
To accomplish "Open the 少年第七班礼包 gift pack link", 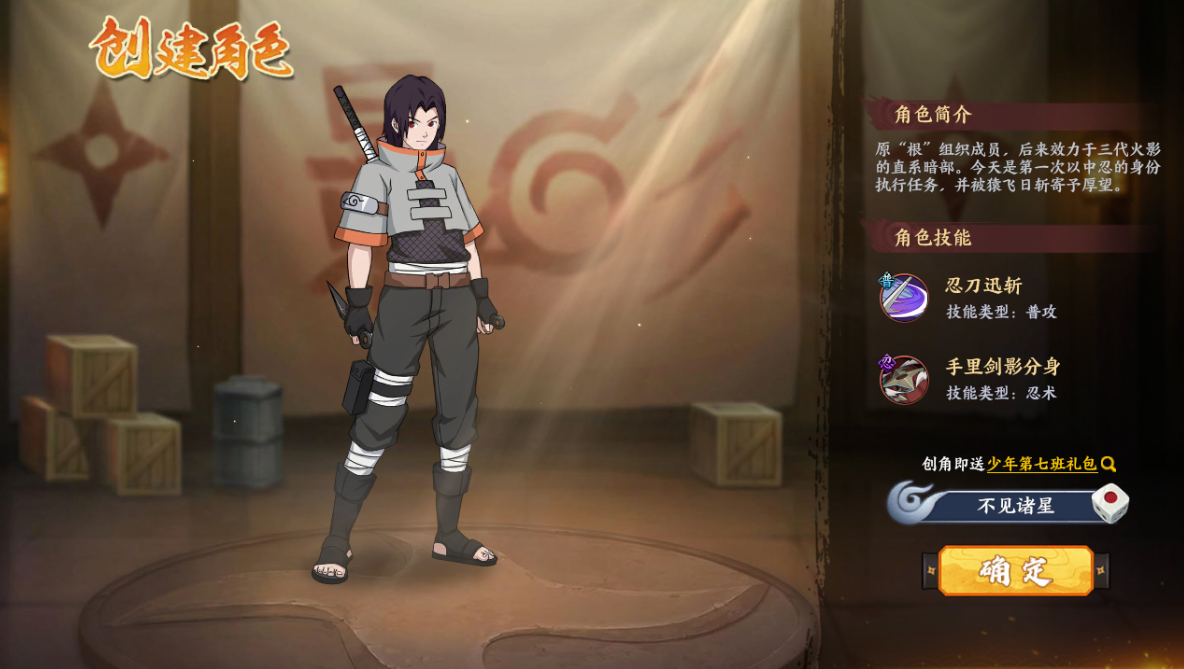I will pos(1041,464).
